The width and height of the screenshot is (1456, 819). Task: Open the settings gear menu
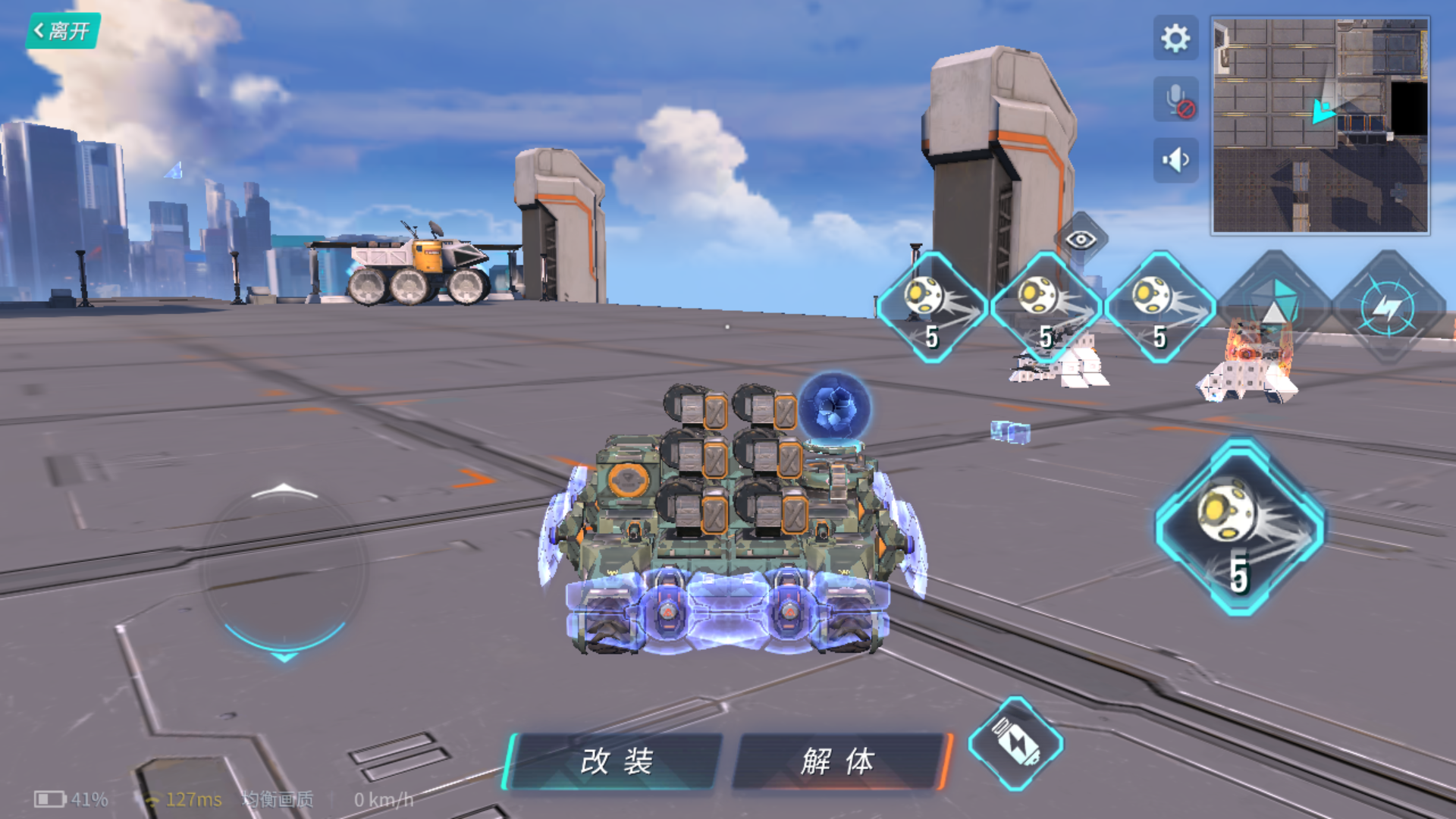(1174, 36)
